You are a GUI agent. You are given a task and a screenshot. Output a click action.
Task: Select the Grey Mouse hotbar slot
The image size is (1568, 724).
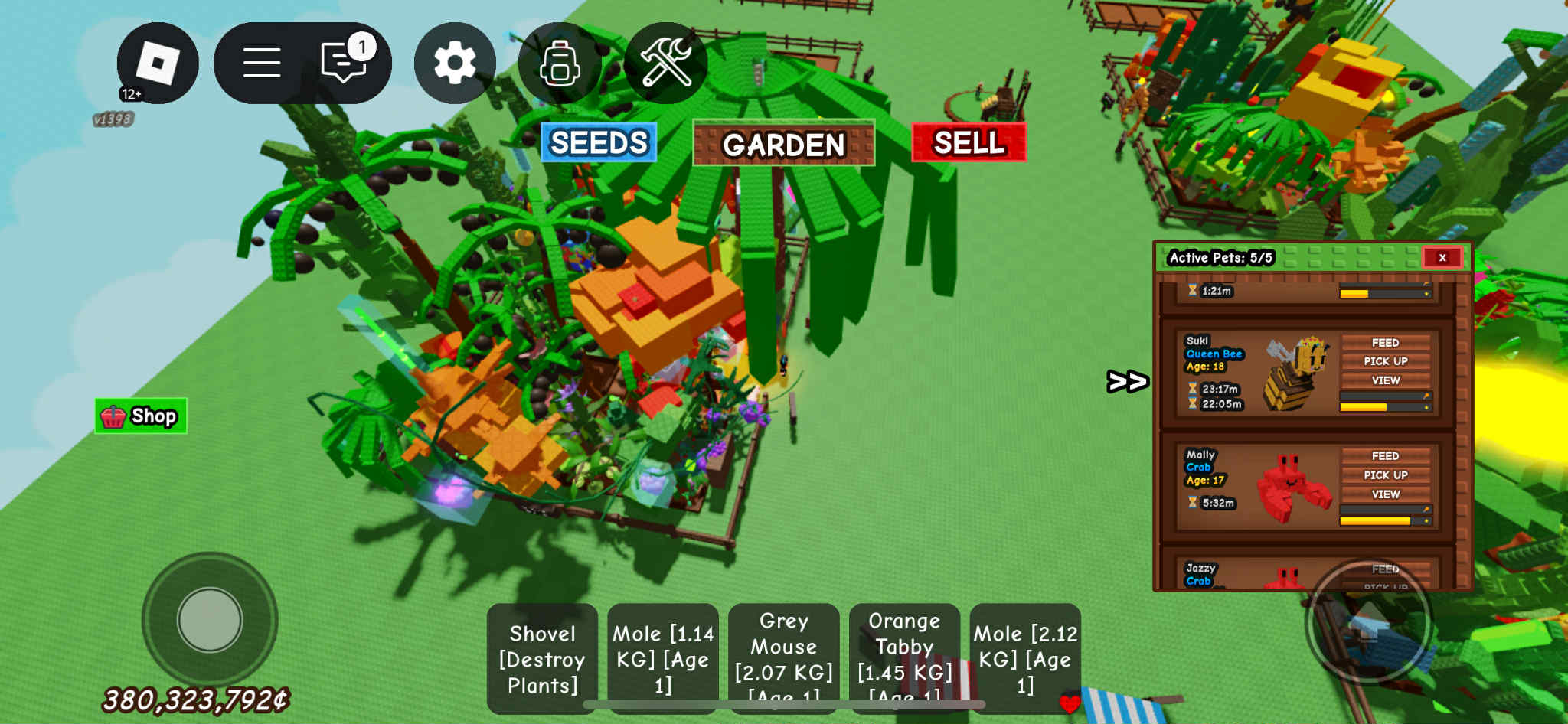(x=783, y=659)
